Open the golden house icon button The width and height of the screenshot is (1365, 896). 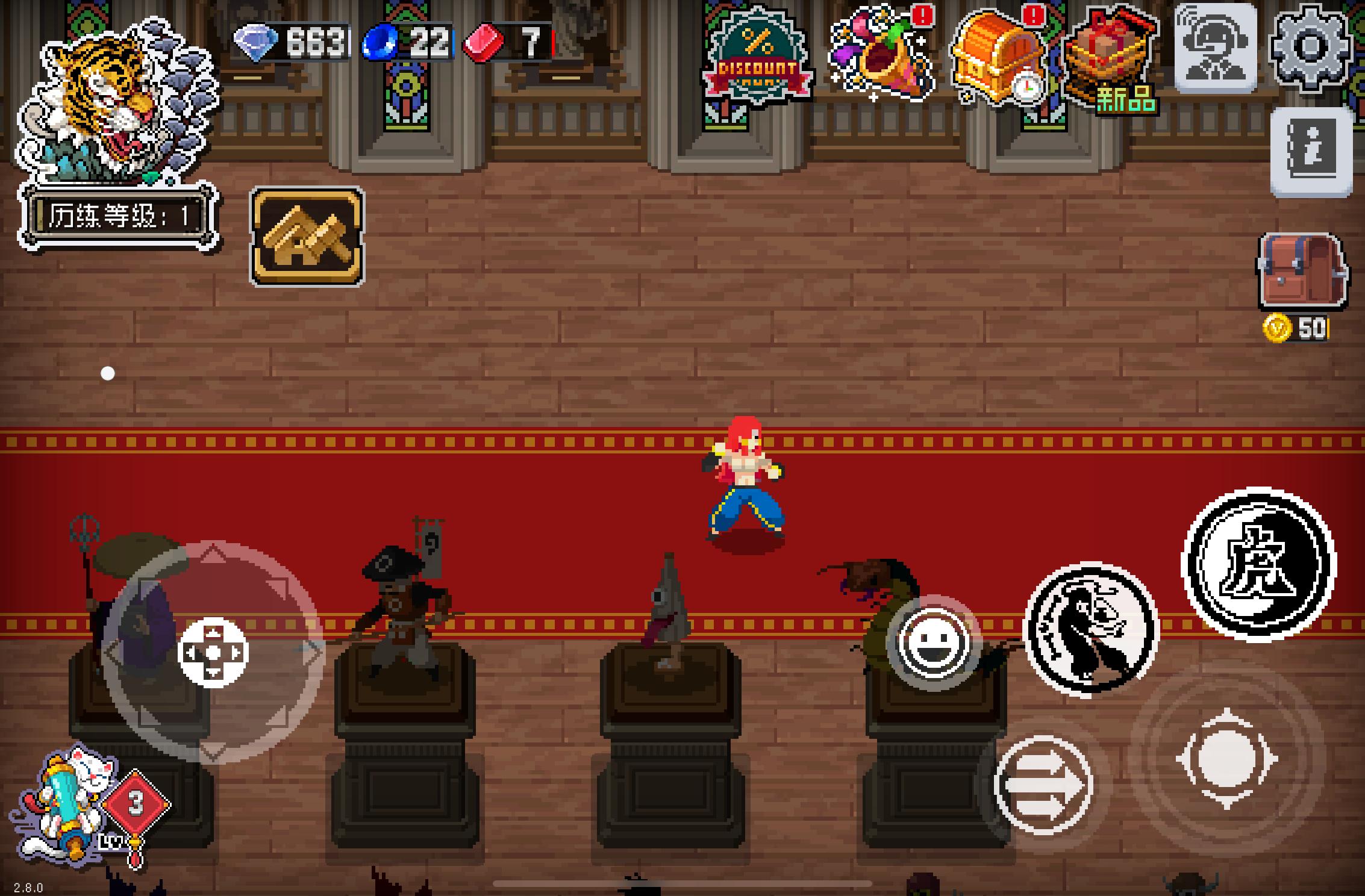307,237
